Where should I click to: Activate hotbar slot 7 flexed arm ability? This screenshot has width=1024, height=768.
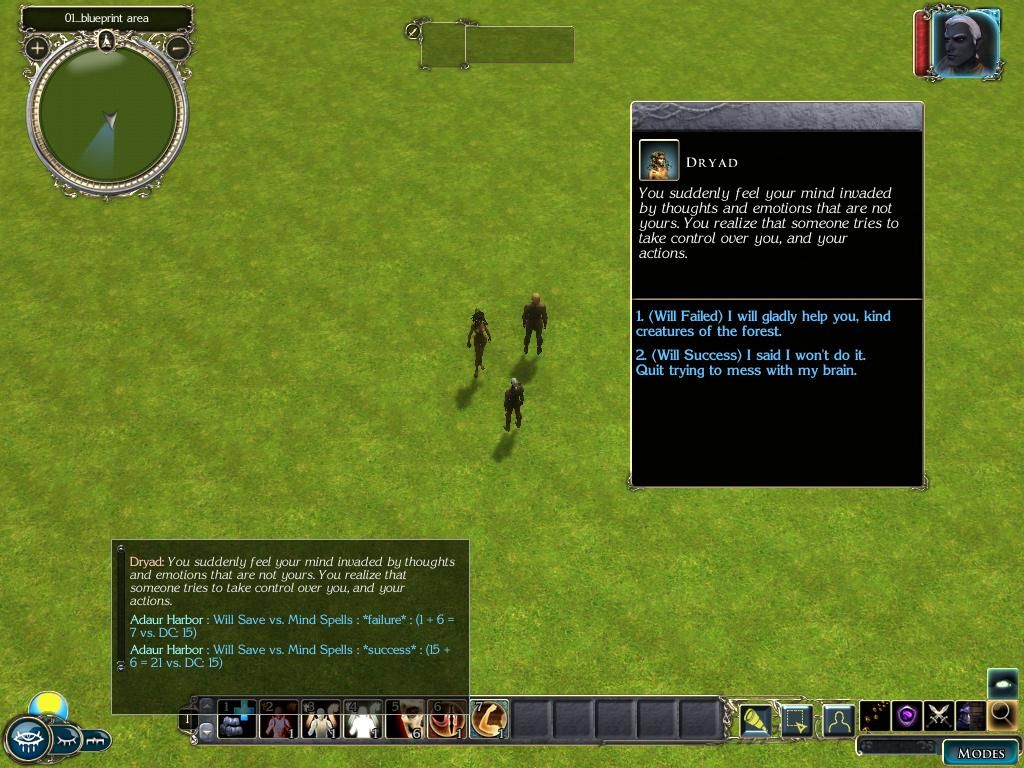[x=490, y=719]
